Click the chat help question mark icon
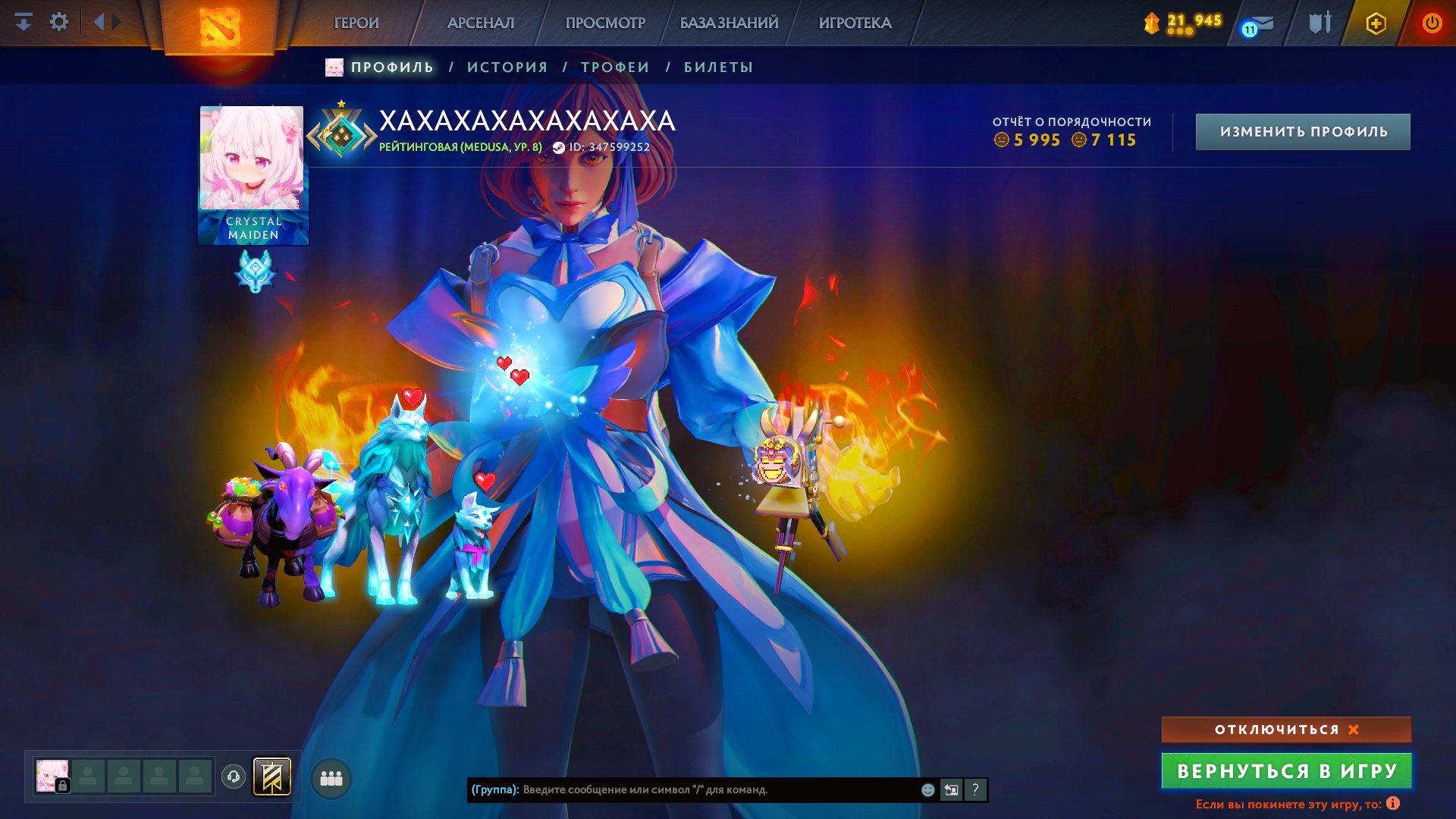1456x819 pixels. 974,790
